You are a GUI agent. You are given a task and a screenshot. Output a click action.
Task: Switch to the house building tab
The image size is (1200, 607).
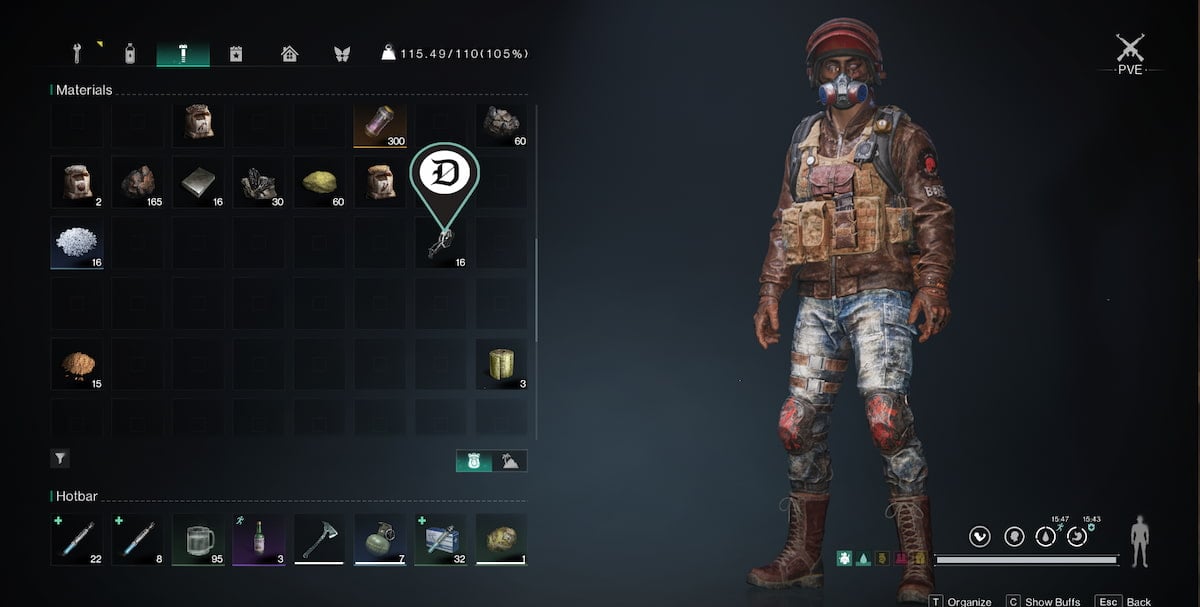click(289, 53)
